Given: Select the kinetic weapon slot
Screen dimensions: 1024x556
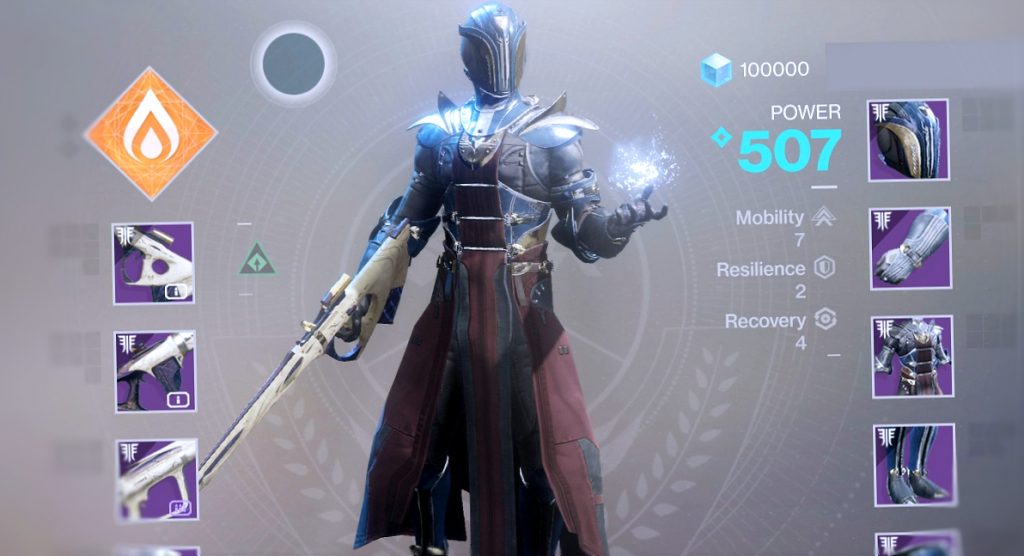Looking at the screenshot, I should (152, 263).
